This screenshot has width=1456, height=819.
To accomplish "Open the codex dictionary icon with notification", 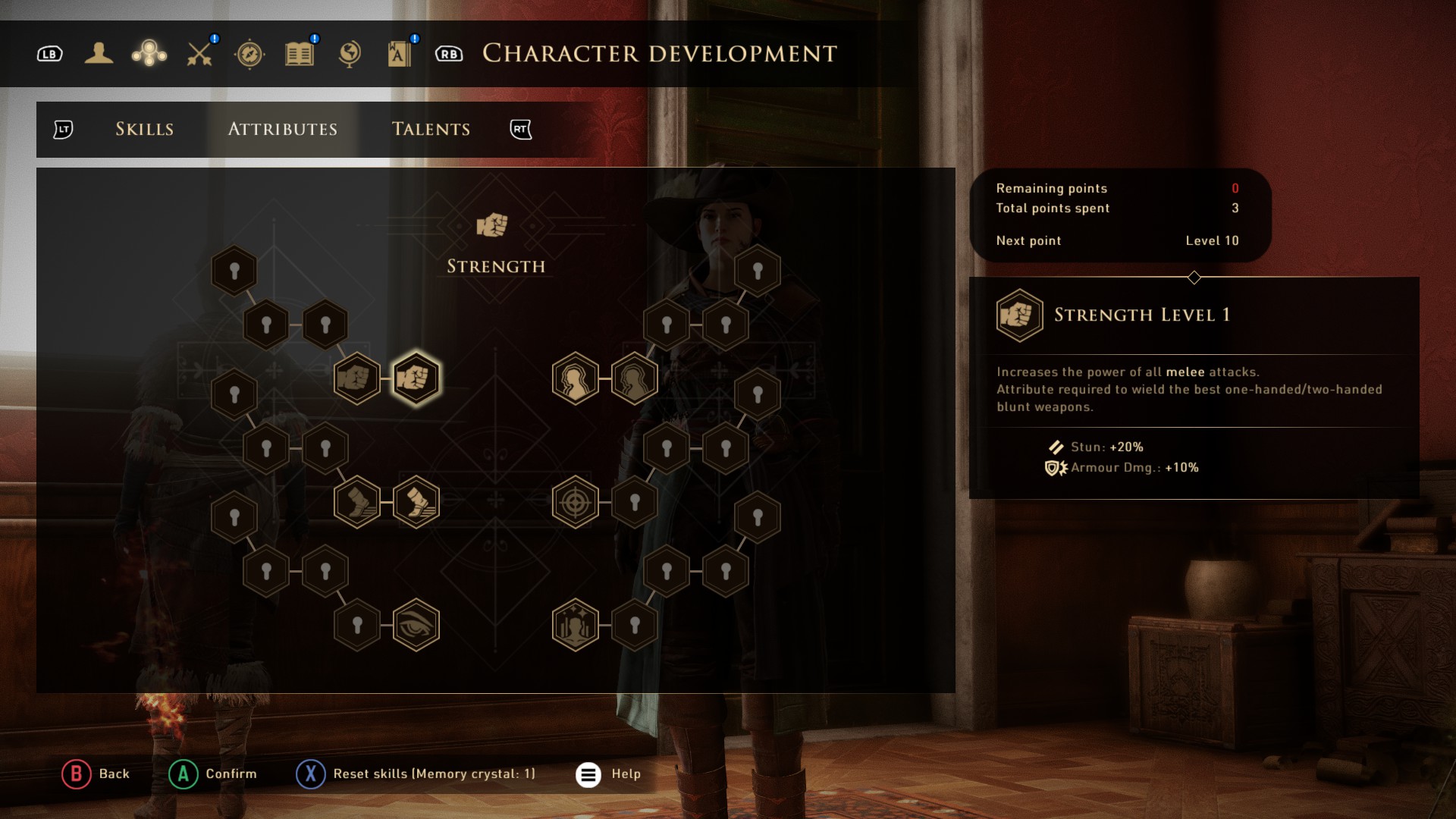I will [400, 53].
